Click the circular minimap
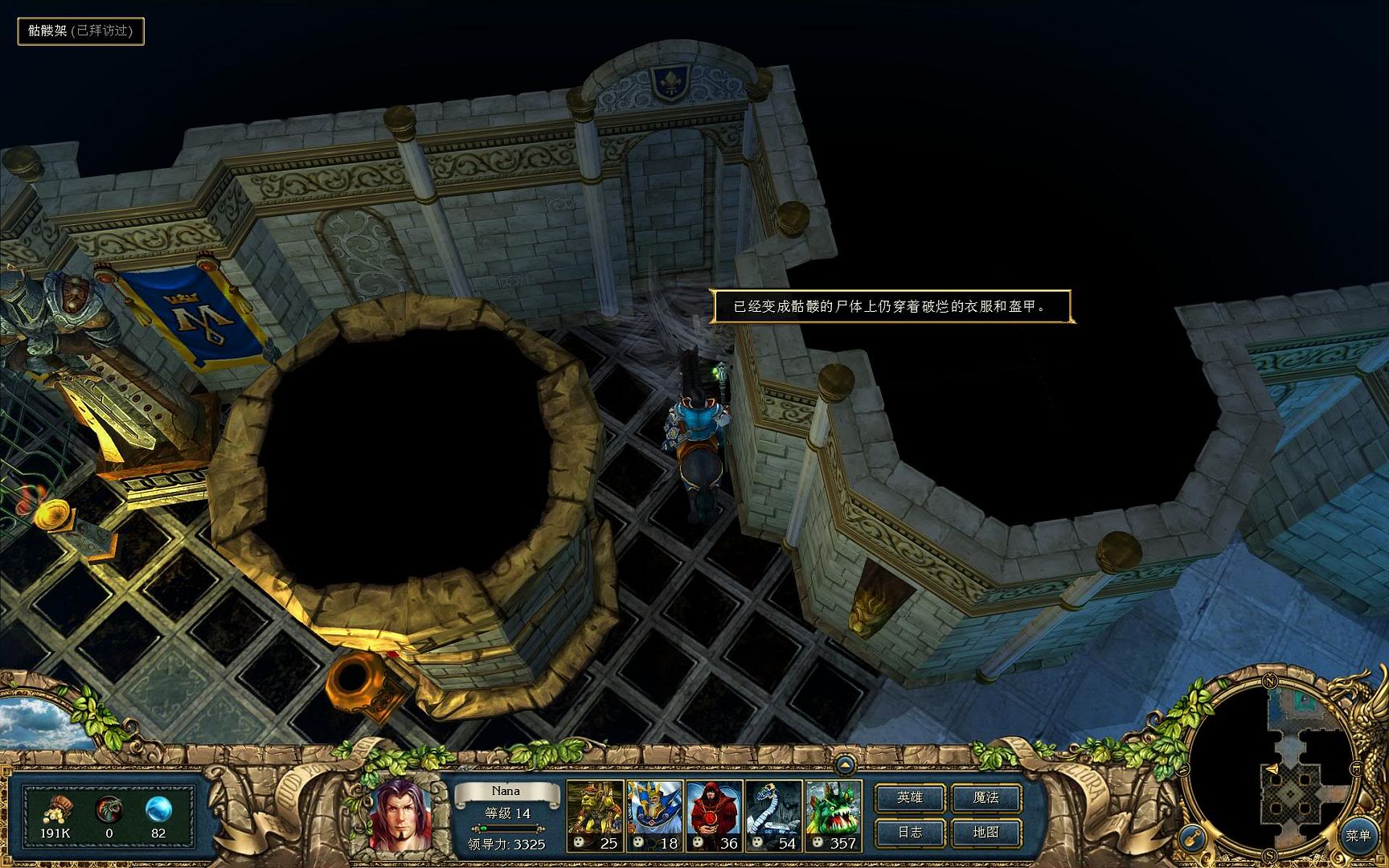The width and height of the screenshot is (1389, 868). [1271, 776]
